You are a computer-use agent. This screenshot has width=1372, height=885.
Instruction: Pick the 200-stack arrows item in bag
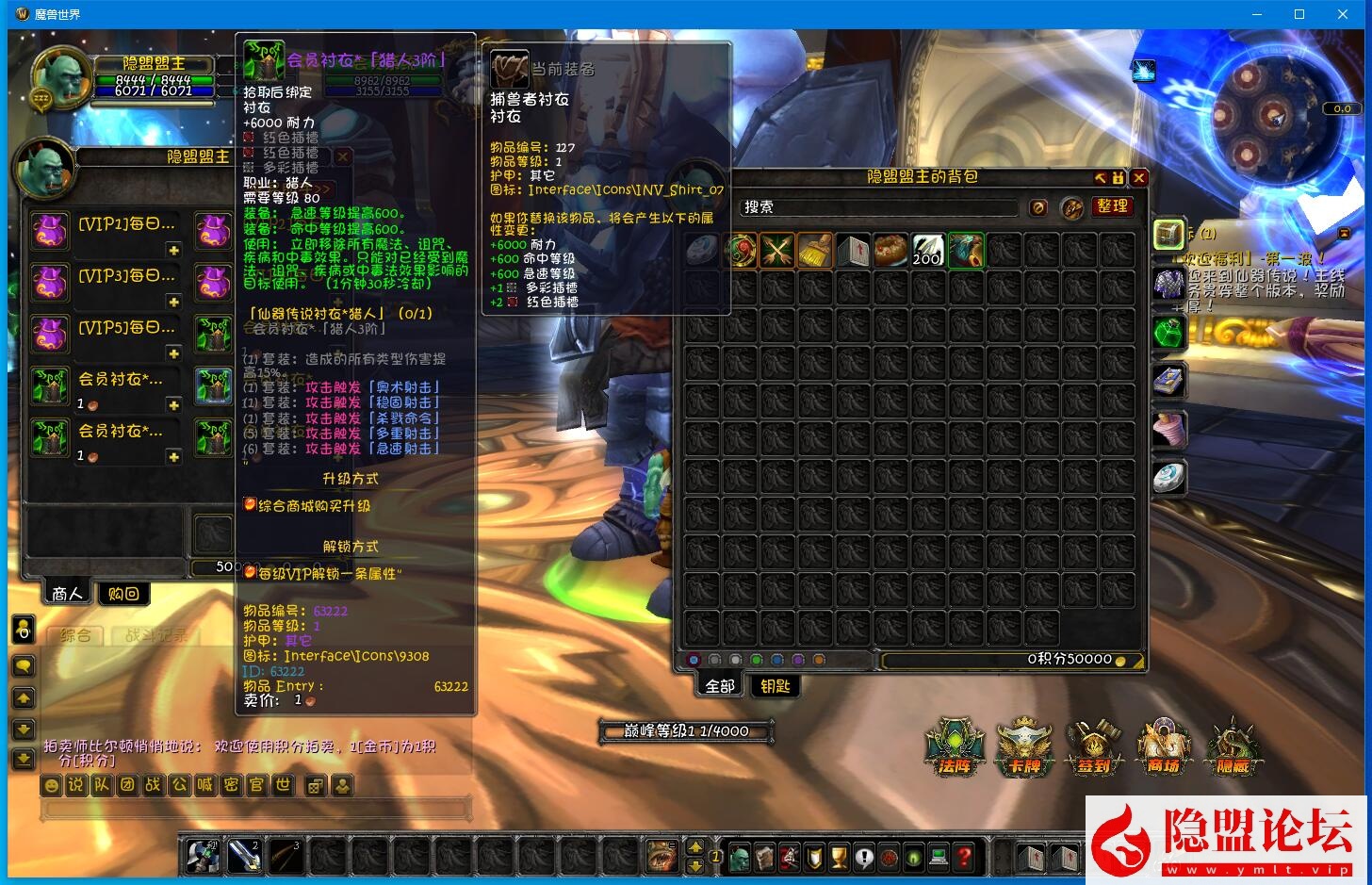927,251
